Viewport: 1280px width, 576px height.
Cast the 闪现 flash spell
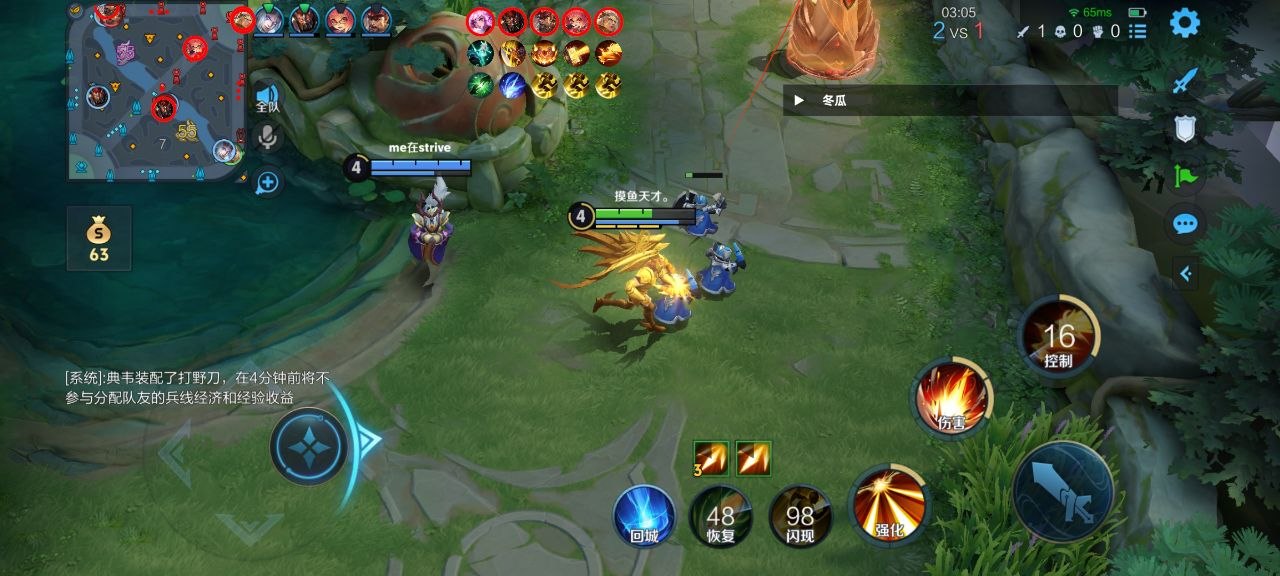[x=799, y=516]
